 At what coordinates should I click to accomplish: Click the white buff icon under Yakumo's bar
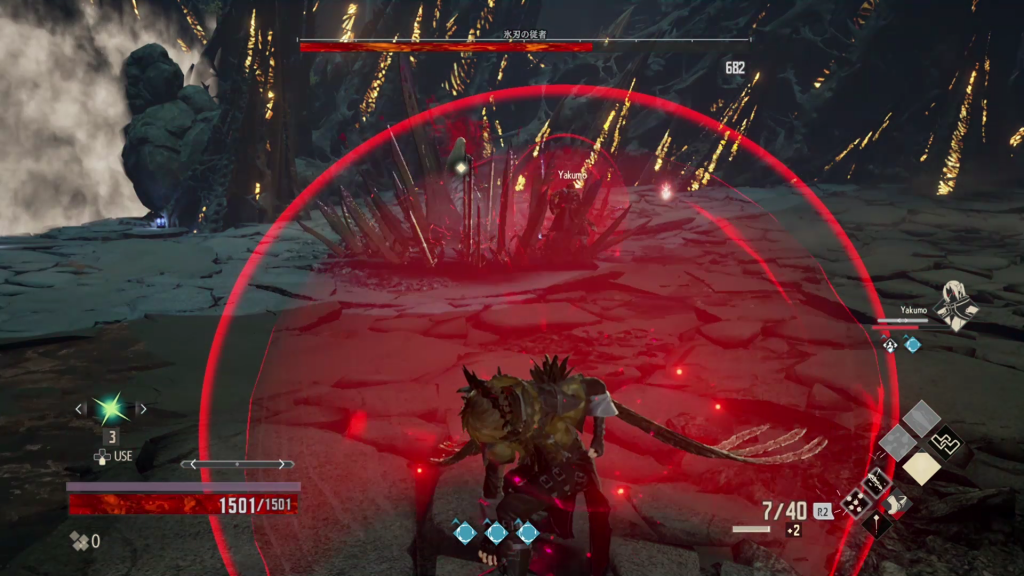(890, 344)
